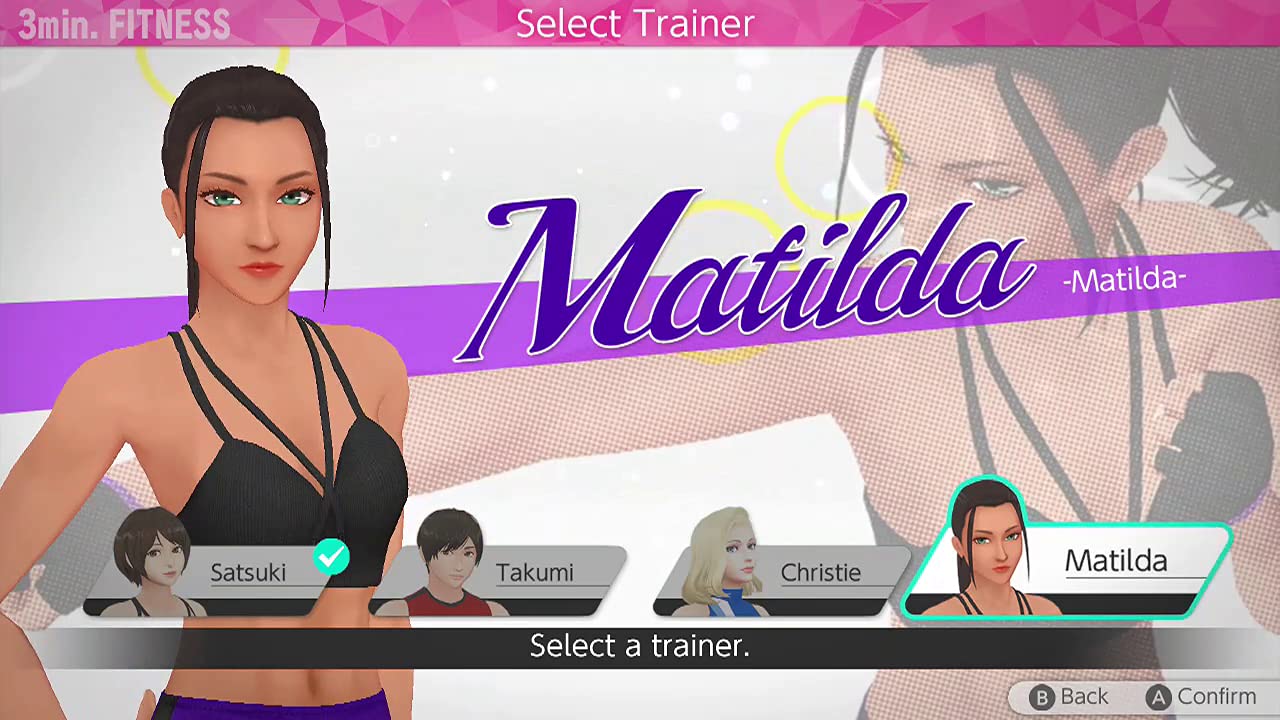Image resolution: width=1280 pixels, height=720 pixels.
Task: Click the 3min. FITNESS logo
Action: [x=123, y=24]
